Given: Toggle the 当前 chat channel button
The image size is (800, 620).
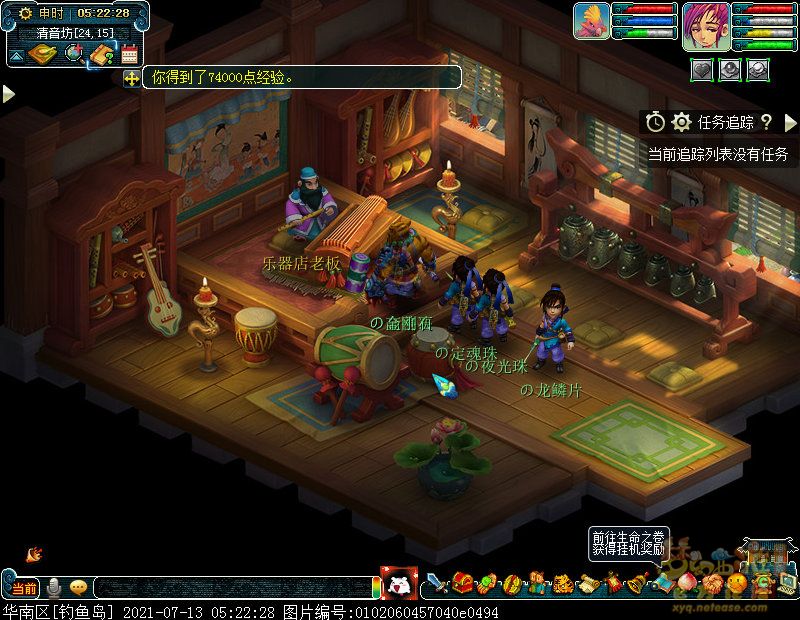Looking at the screenshot, I should pyautogui.click(x=24, y=588).
